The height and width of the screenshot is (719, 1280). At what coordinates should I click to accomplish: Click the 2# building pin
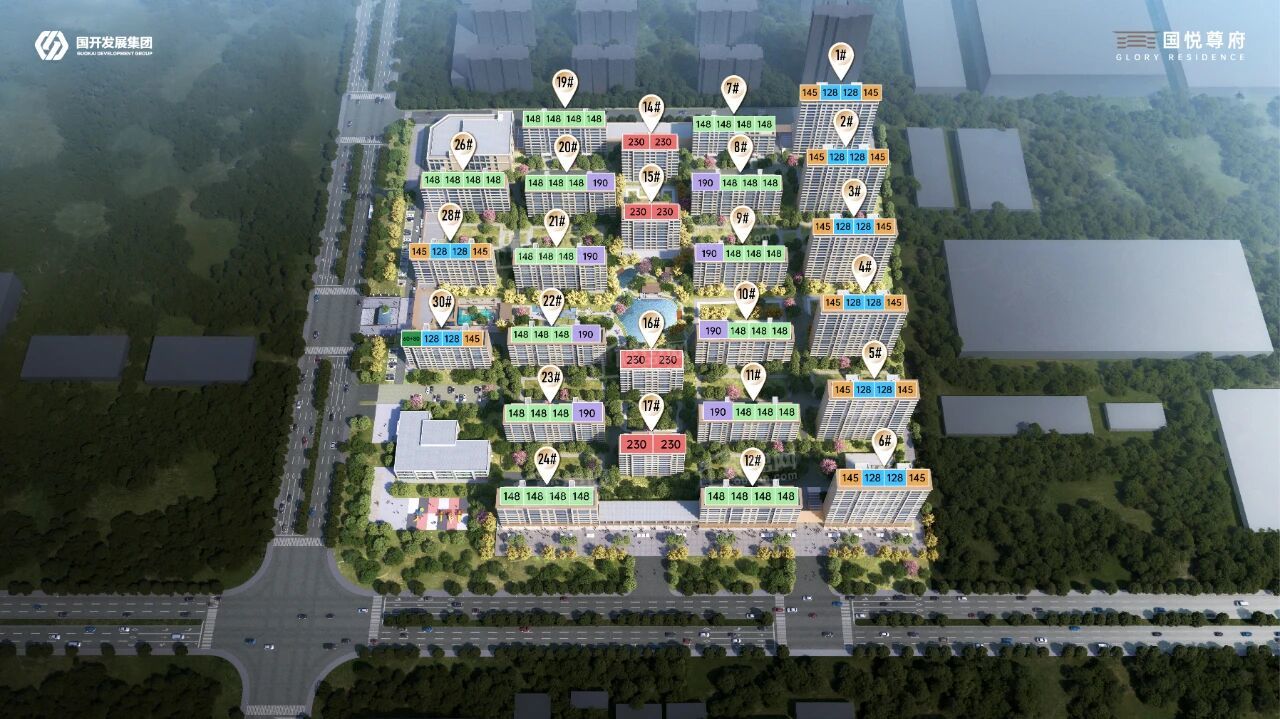pyautogui.click(x=846, y=124)
